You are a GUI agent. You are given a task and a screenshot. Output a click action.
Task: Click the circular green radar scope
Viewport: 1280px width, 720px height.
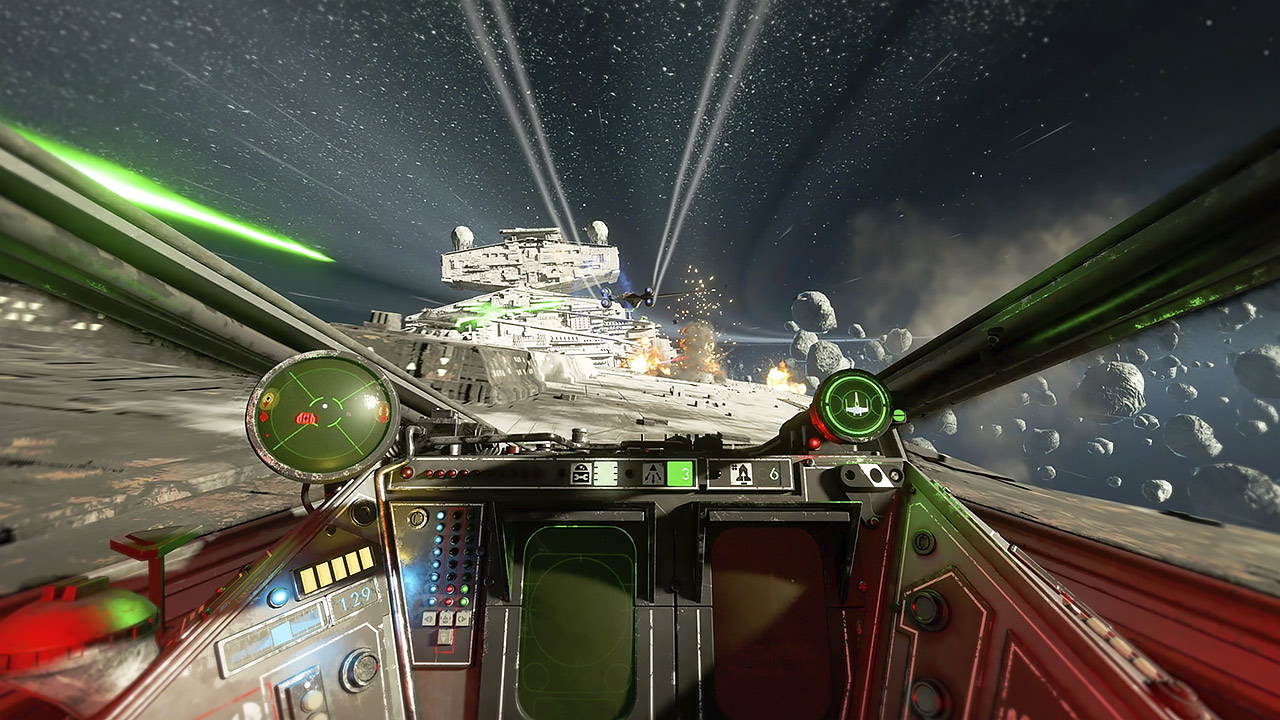[322, 415]
